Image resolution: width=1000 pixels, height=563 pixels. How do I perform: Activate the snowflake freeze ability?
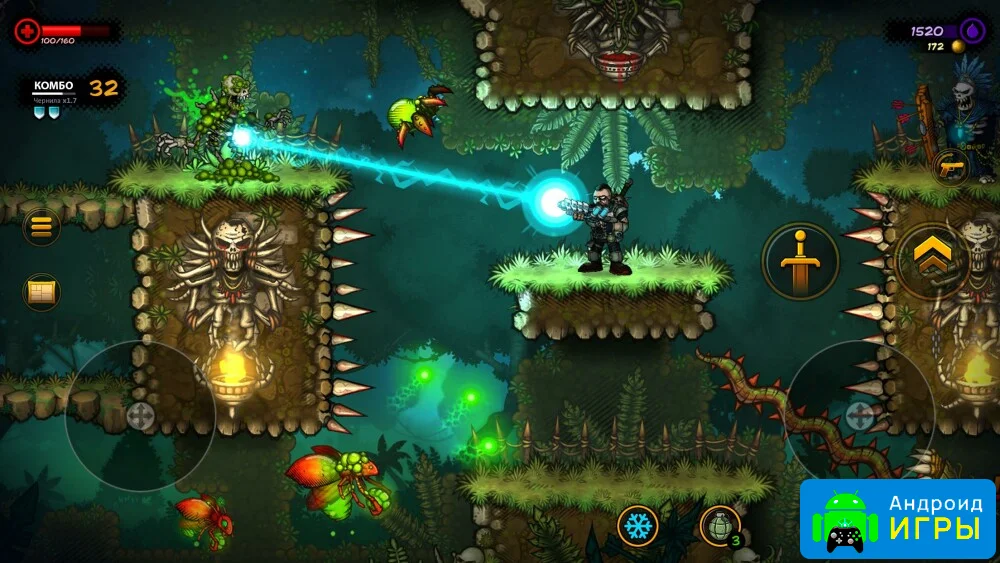point(637,525)
